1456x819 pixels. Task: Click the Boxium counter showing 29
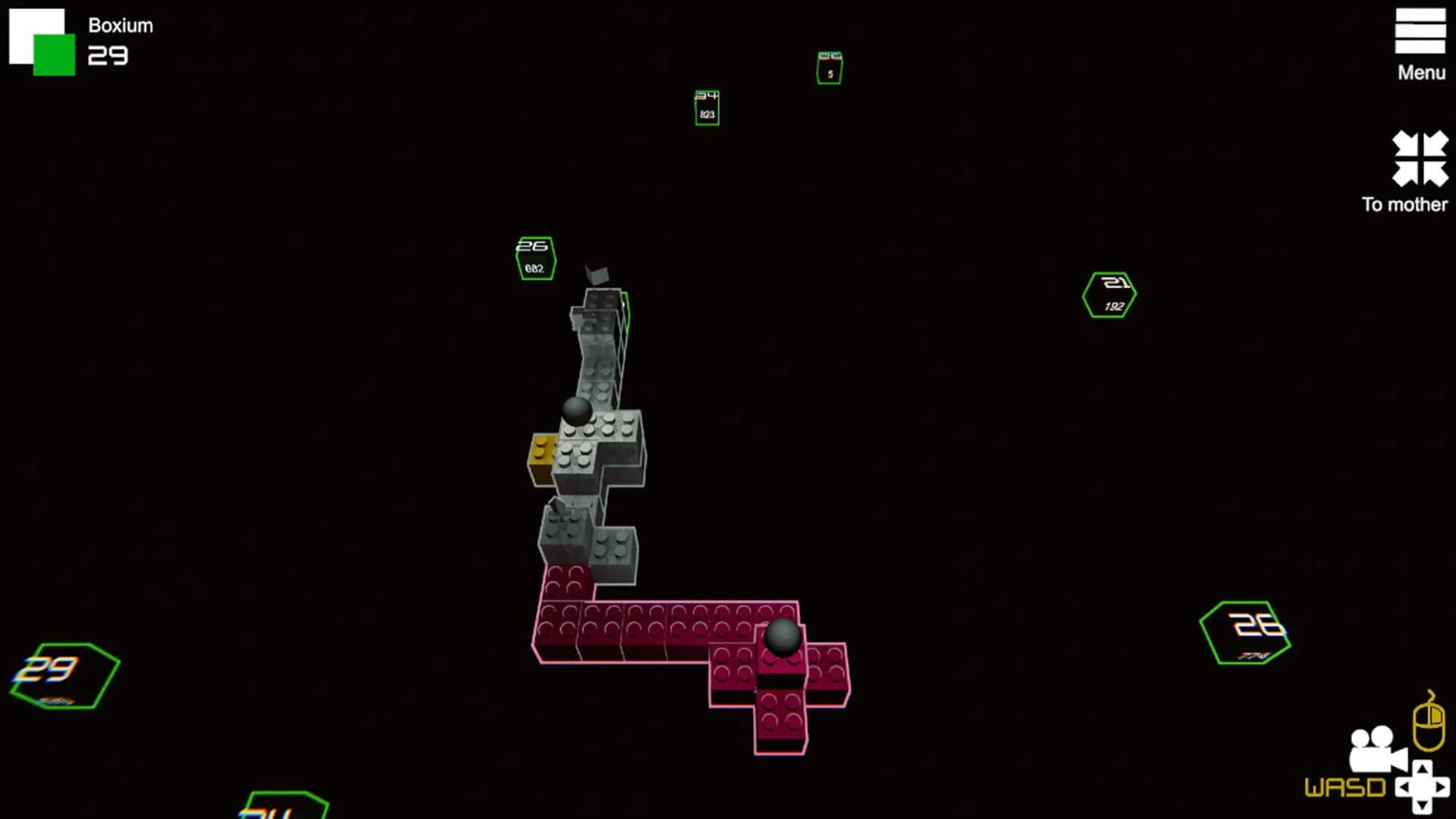coord(108,55)
